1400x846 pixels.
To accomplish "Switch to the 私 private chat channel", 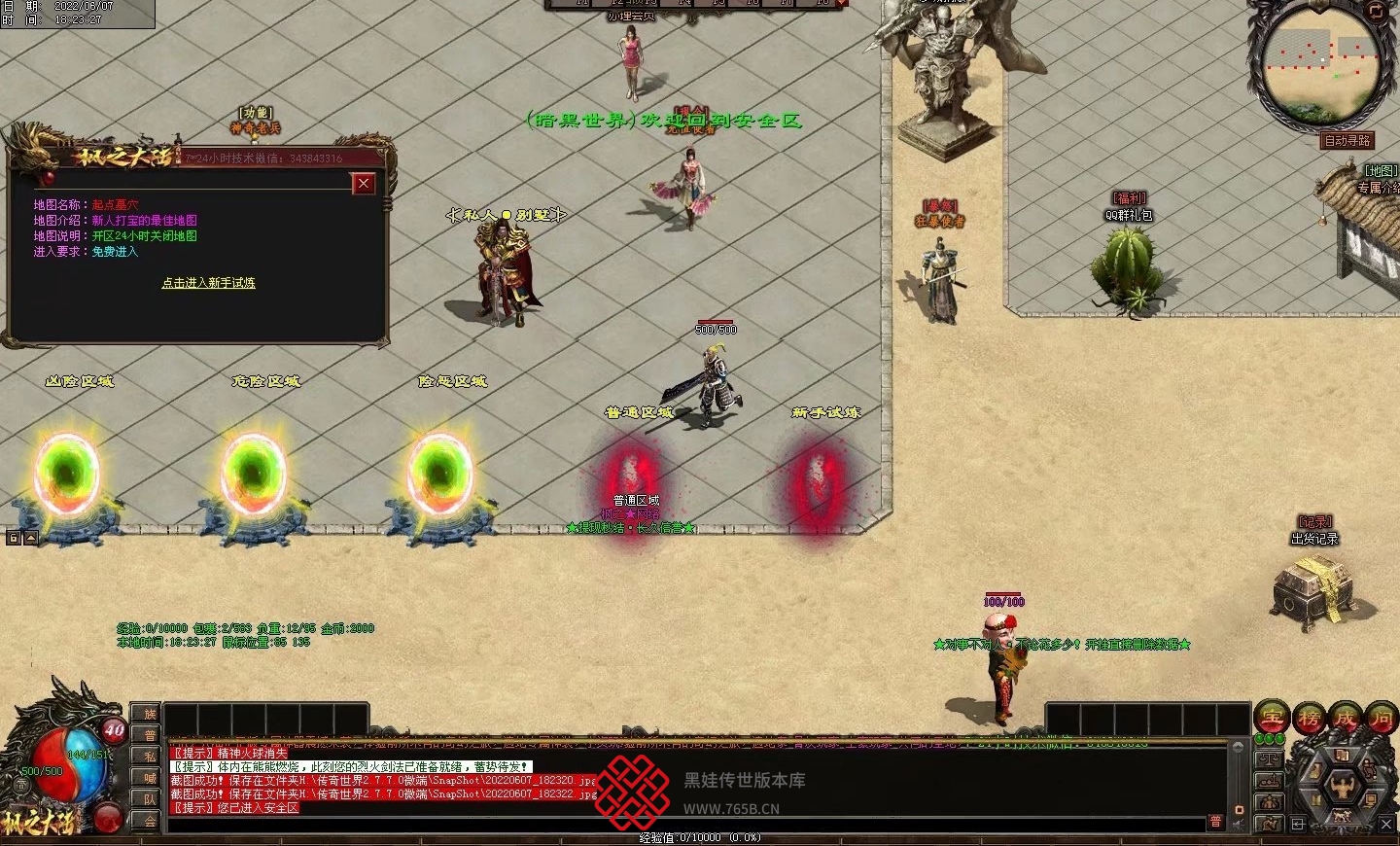I will click(x=150, y=756).
